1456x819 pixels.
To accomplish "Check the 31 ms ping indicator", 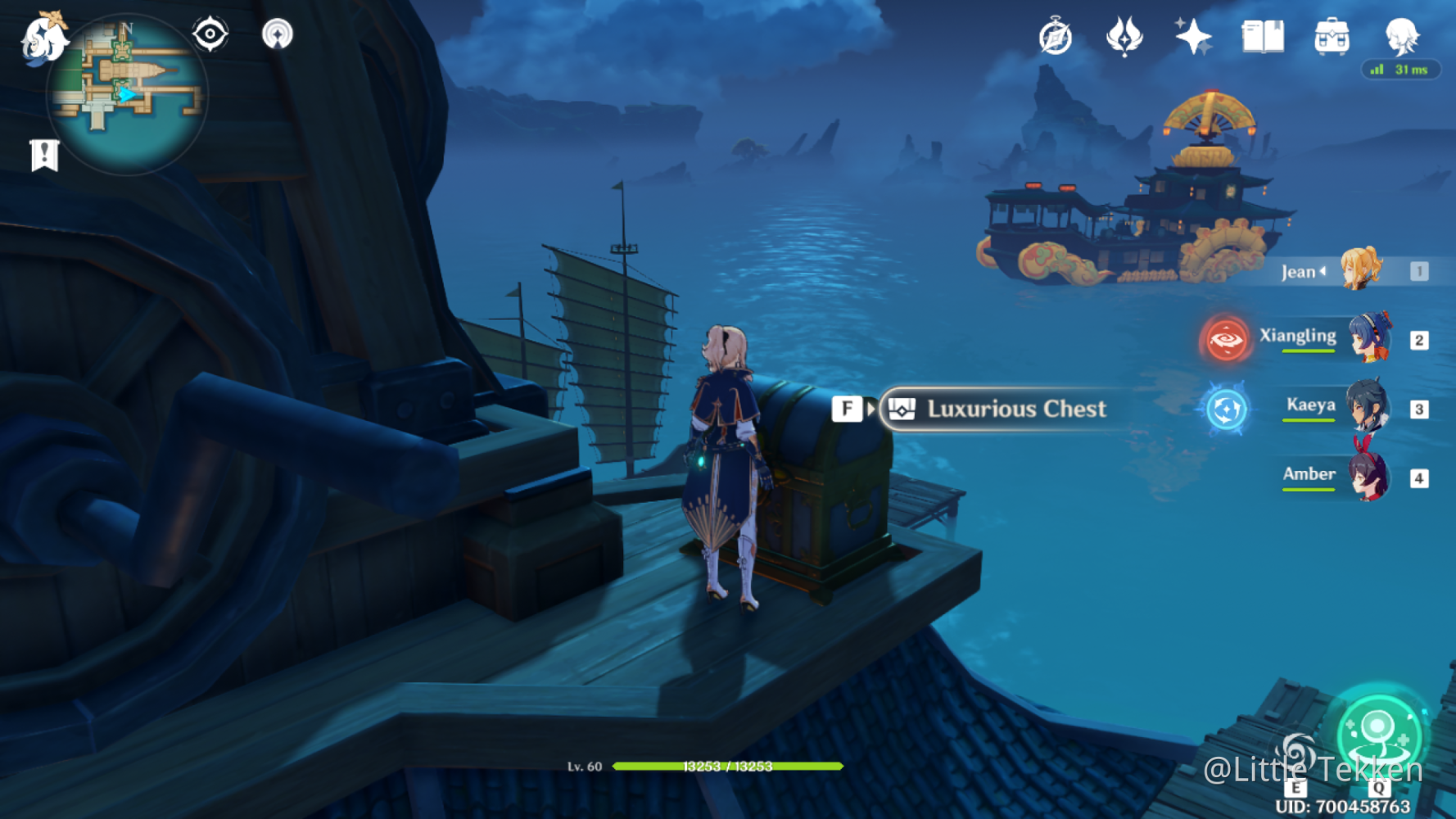I will point(1400,70).
